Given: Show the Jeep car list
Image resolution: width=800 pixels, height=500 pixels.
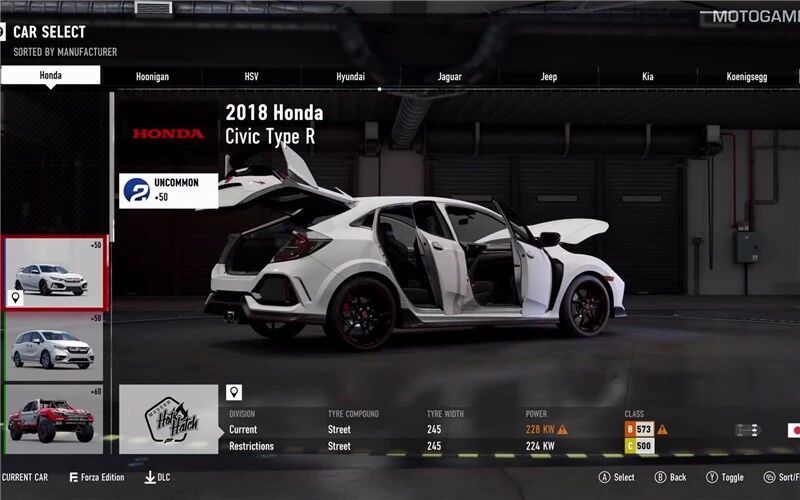Looking at the screenshot, I should pos(548,77).
